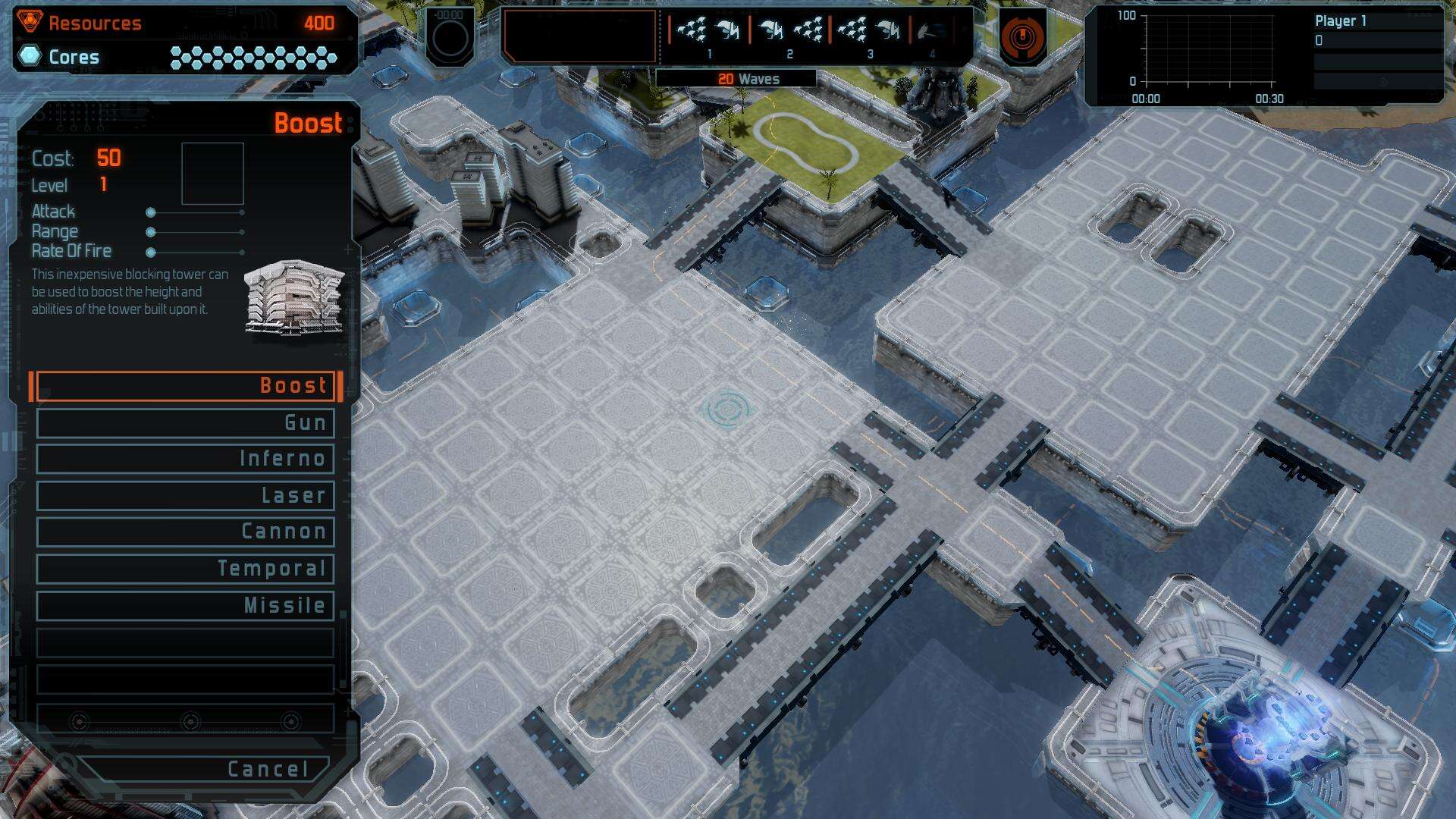Select the Laser tower
1456x819 pixels.
click(186, 495)
